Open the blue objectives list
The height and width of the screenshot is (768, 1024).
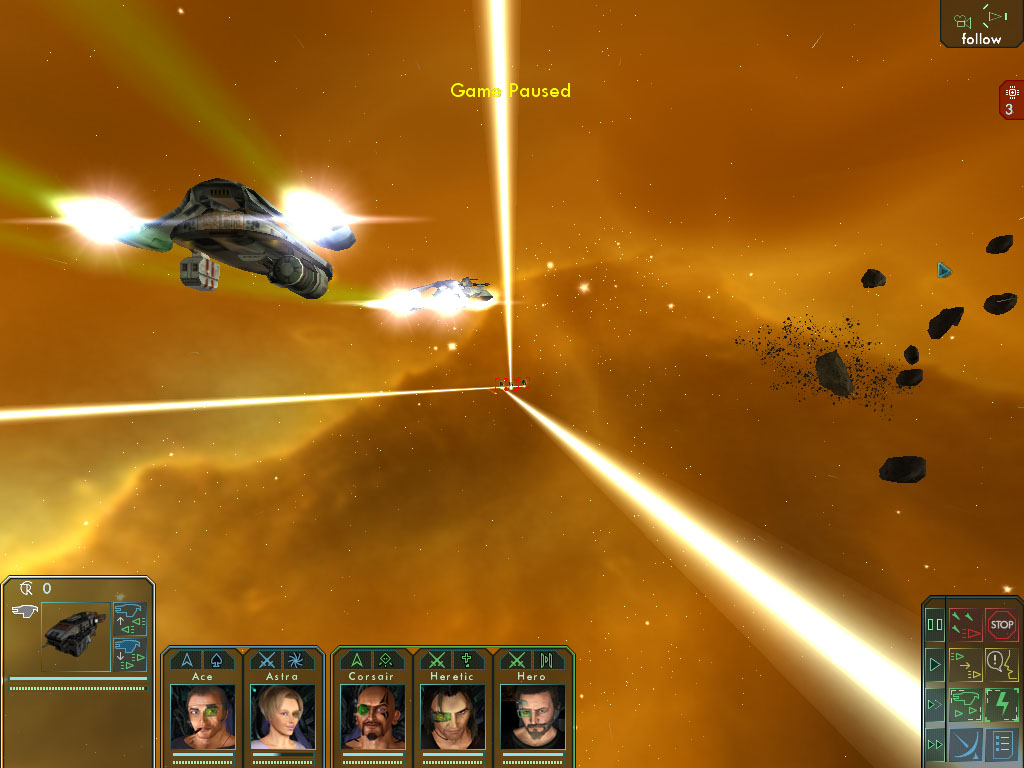click(x=1001, y=744)
